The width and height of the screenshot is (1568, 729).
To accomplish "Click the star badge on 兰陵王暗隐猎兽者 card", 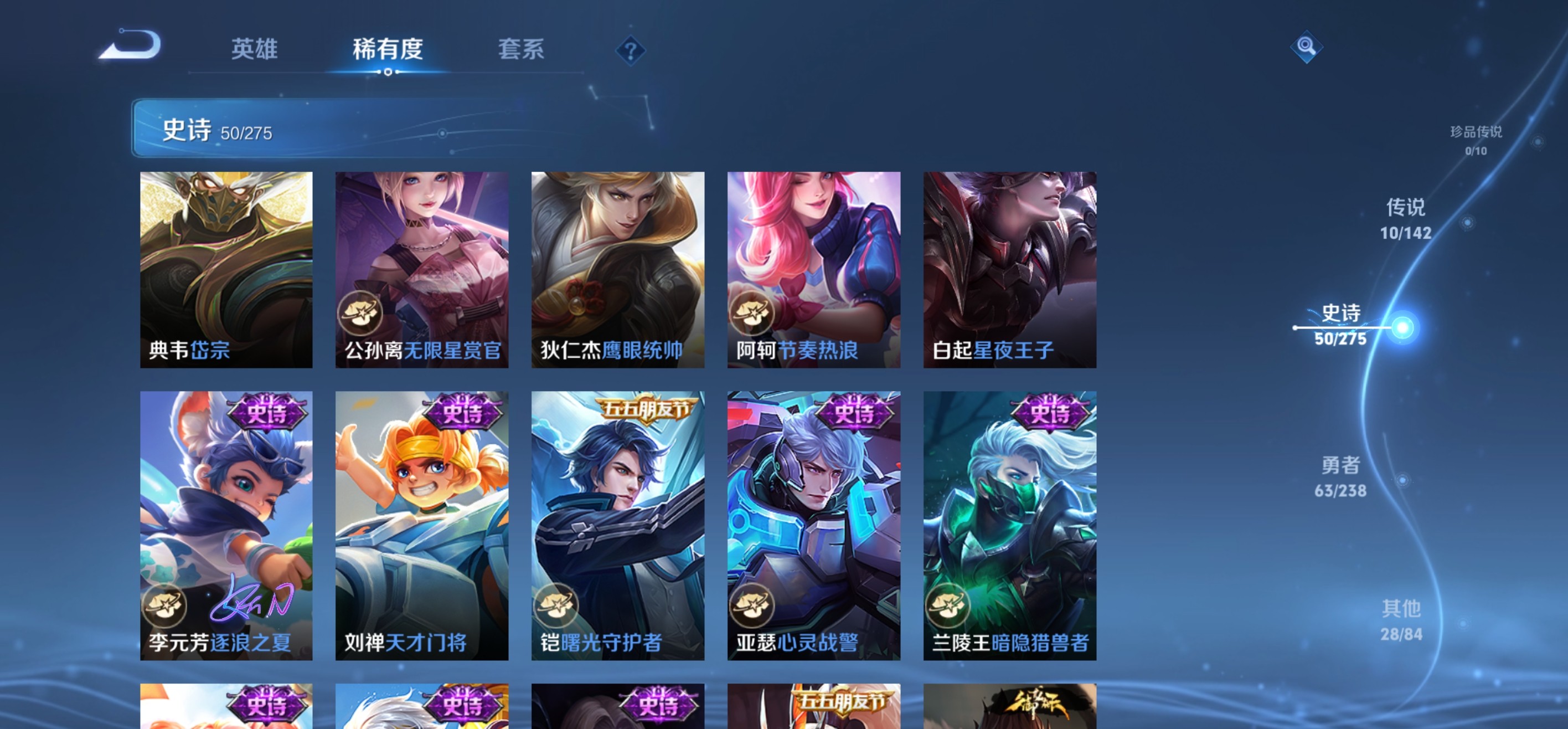I will 950,605.
